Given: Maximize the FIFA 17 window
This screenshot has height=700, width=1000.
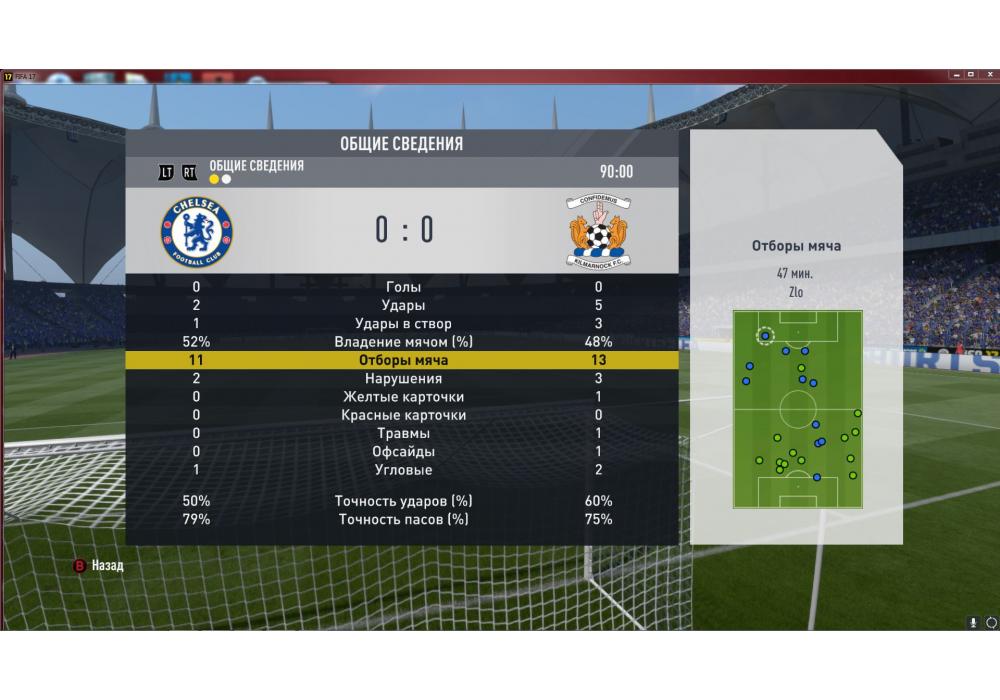Looking at the screenshot, I should [970, 75].
